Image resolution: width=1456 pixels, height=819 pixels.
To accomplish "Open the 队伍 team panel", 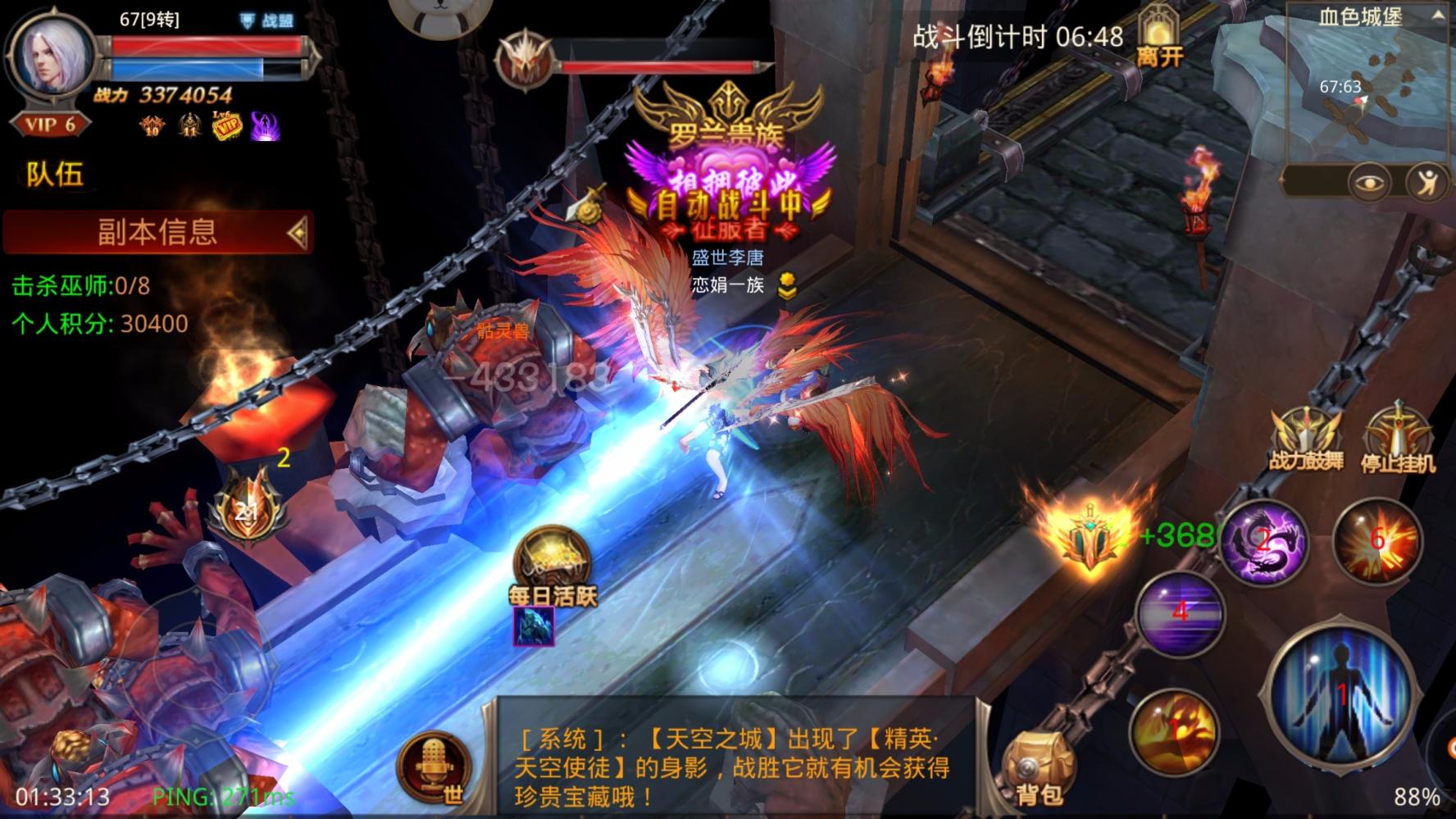I will (x=55, y=174).
